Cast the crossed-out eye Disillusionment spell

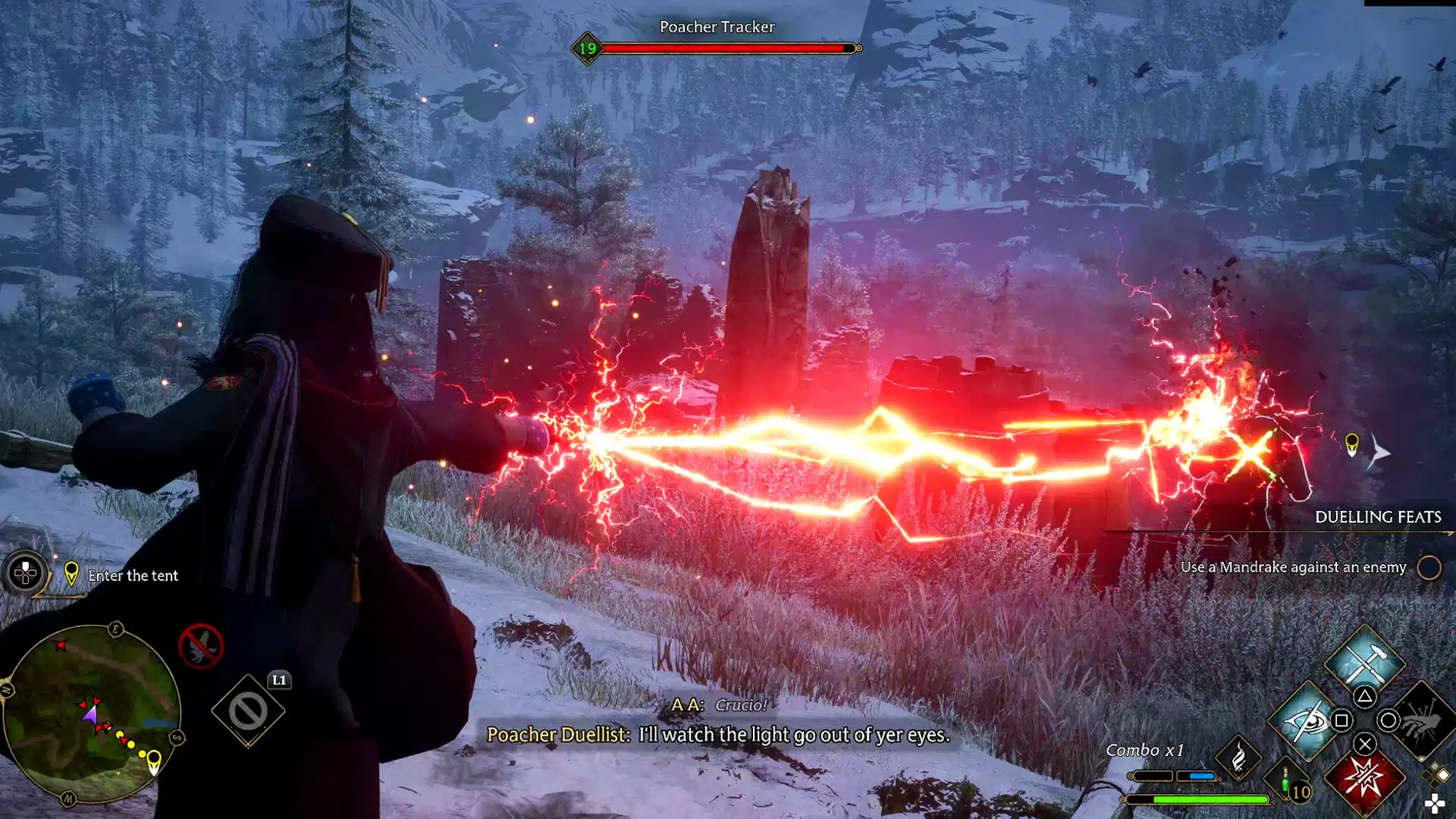coord(1306,721)
